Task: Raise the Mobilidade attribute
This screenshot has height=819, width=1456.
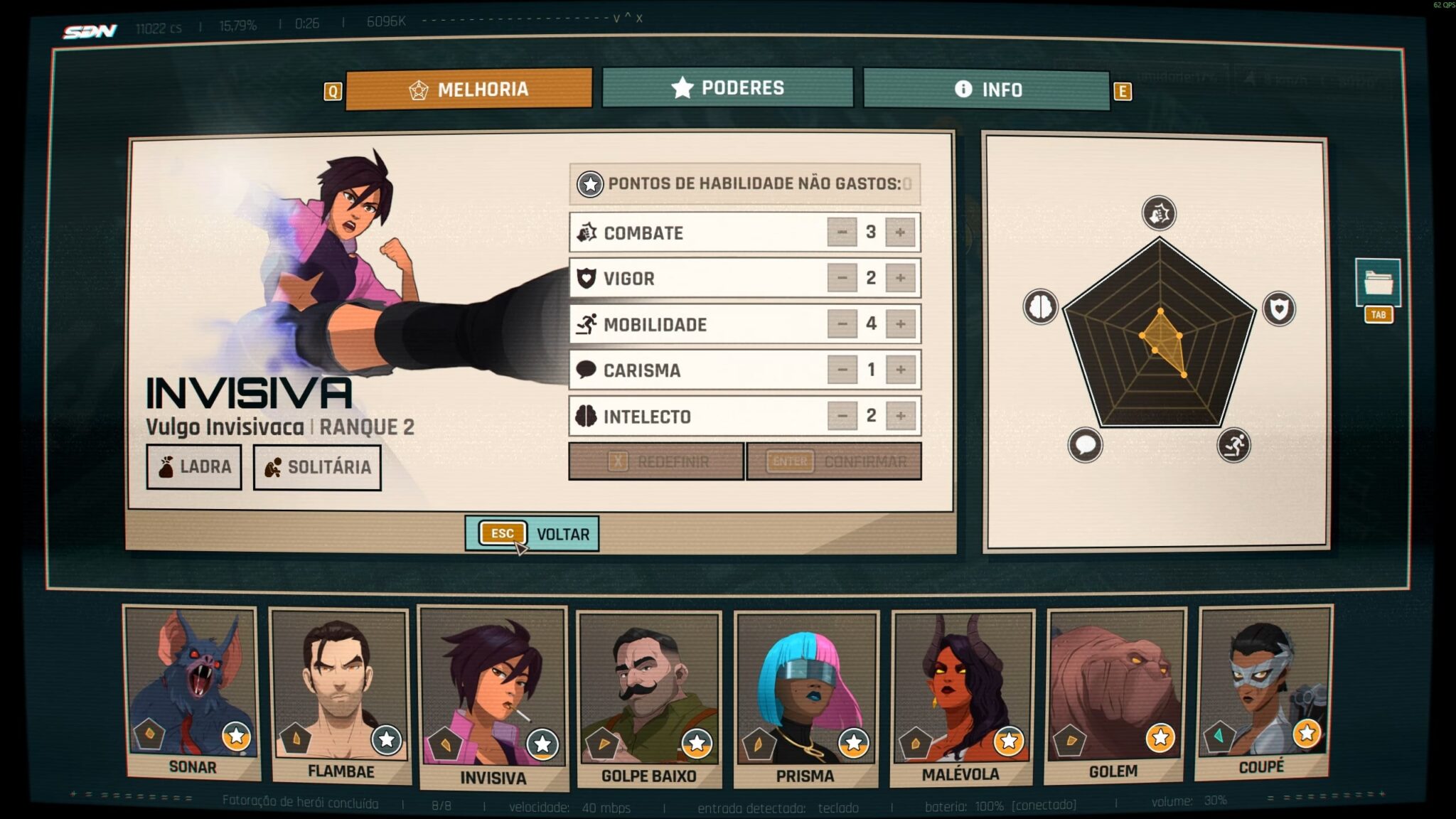Action: pyautogui.click(x=900, y=324)
